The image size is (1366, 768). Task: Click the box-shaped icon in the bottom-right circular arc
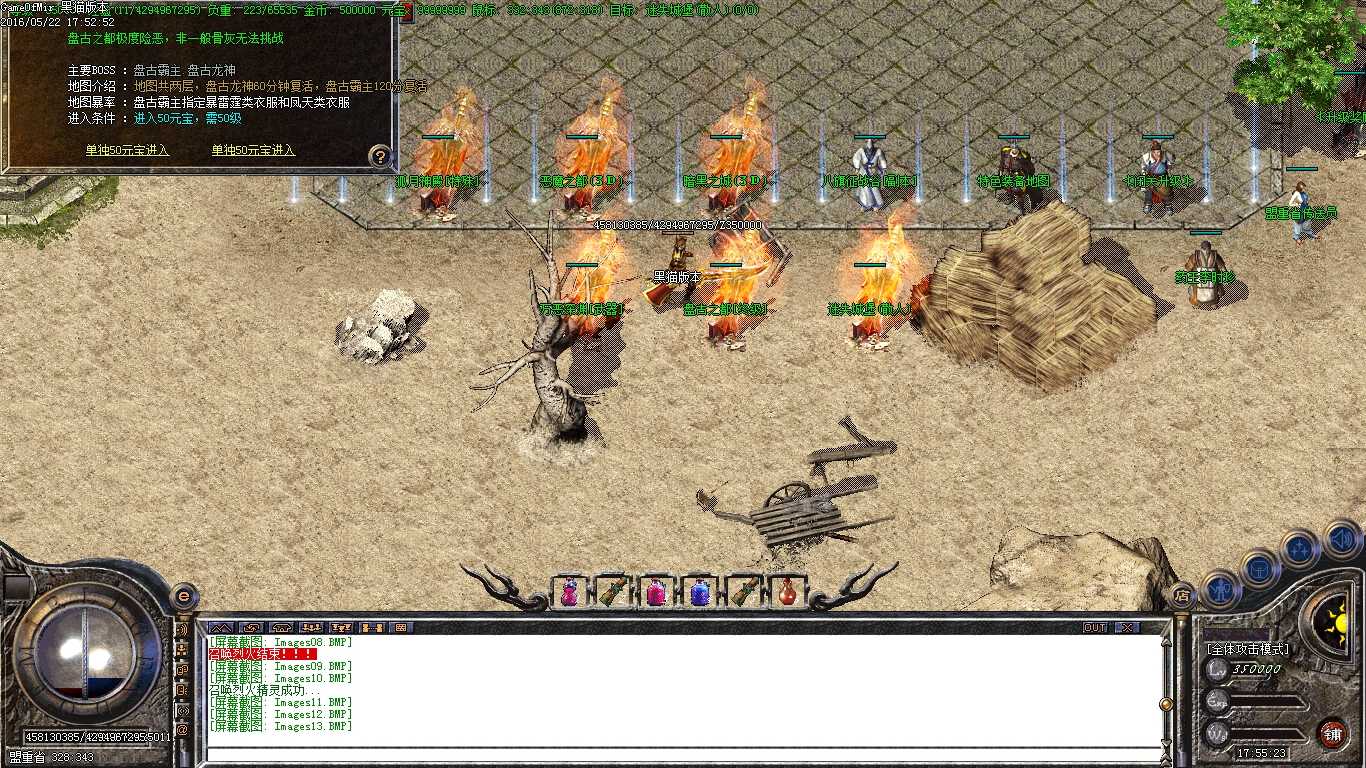coord(1260,570)
